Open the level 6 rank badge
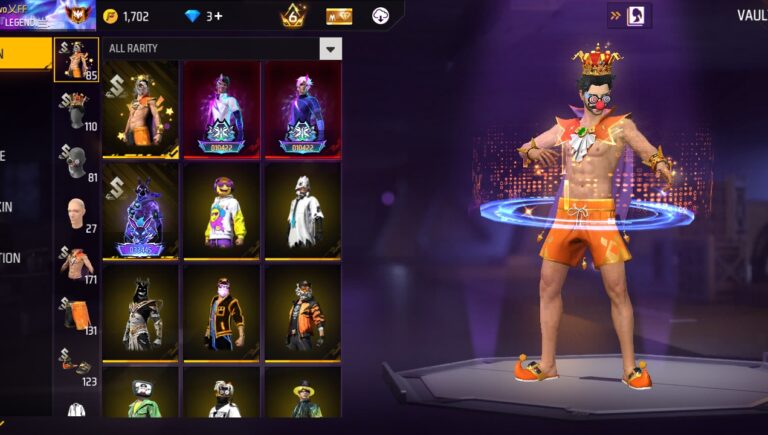 click(x=293, y=16)
